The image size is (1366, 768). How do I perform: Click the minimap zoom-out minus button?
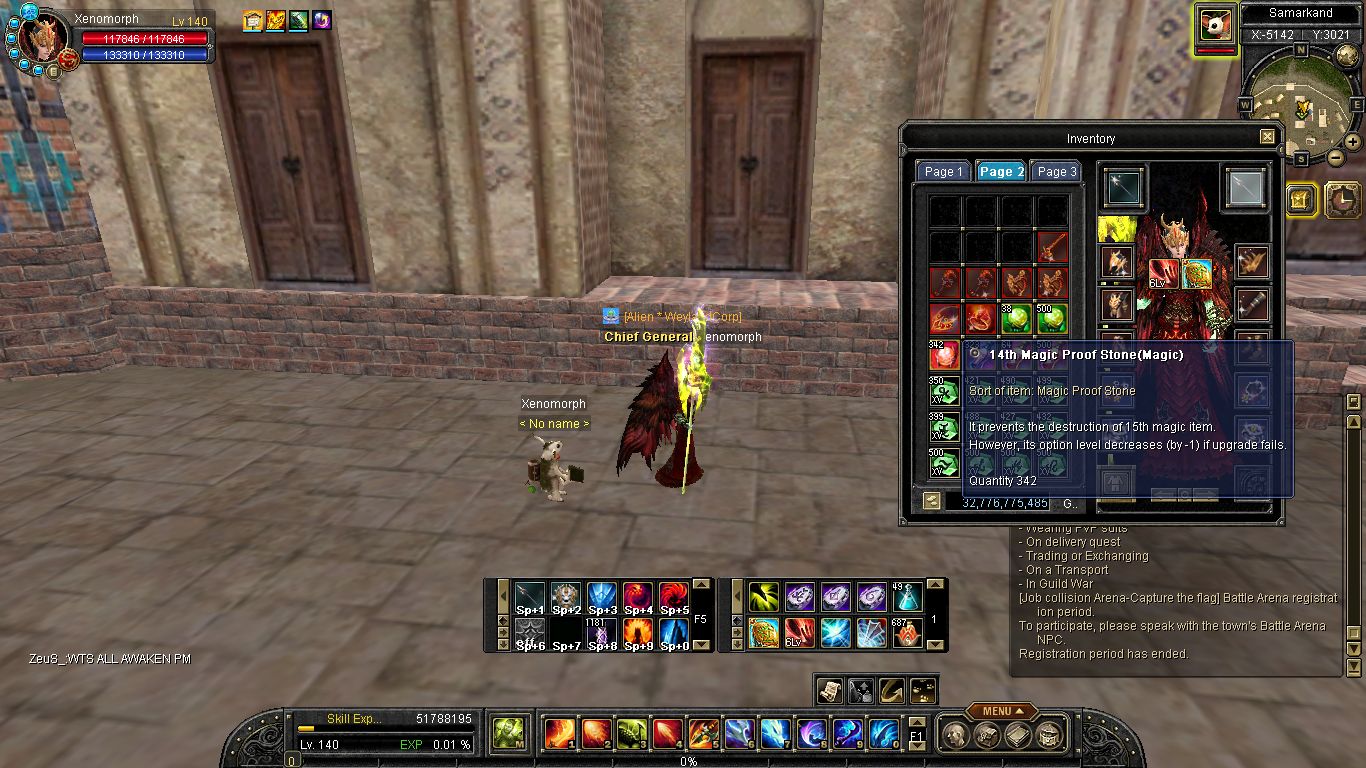tap(1337, 157)
